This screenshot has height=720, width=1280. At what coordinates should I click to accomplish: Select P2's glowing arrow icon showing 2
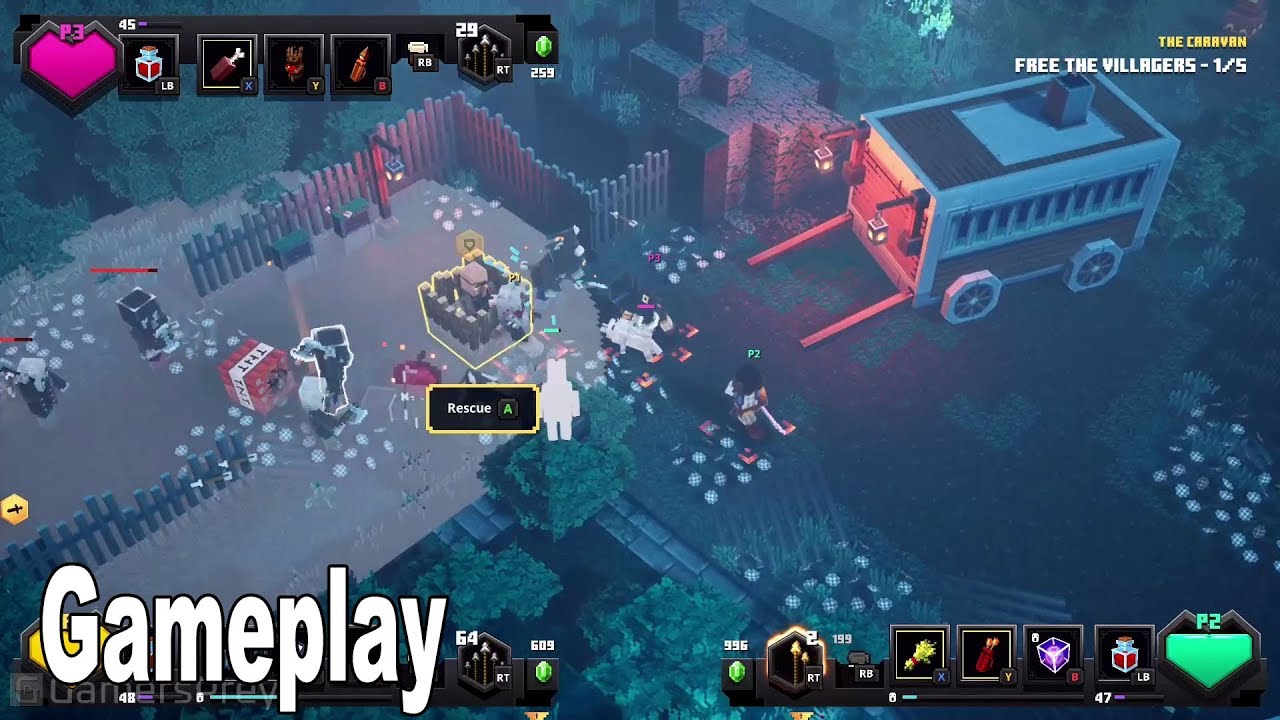(x=795, y=663)
